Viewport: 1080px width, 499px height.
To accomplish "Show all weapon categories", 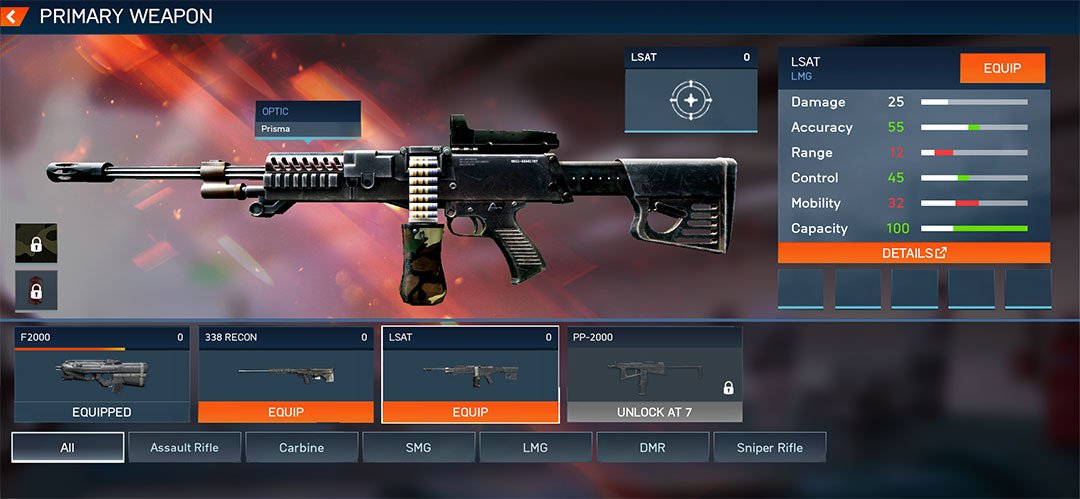I will [x=68, y=447].
